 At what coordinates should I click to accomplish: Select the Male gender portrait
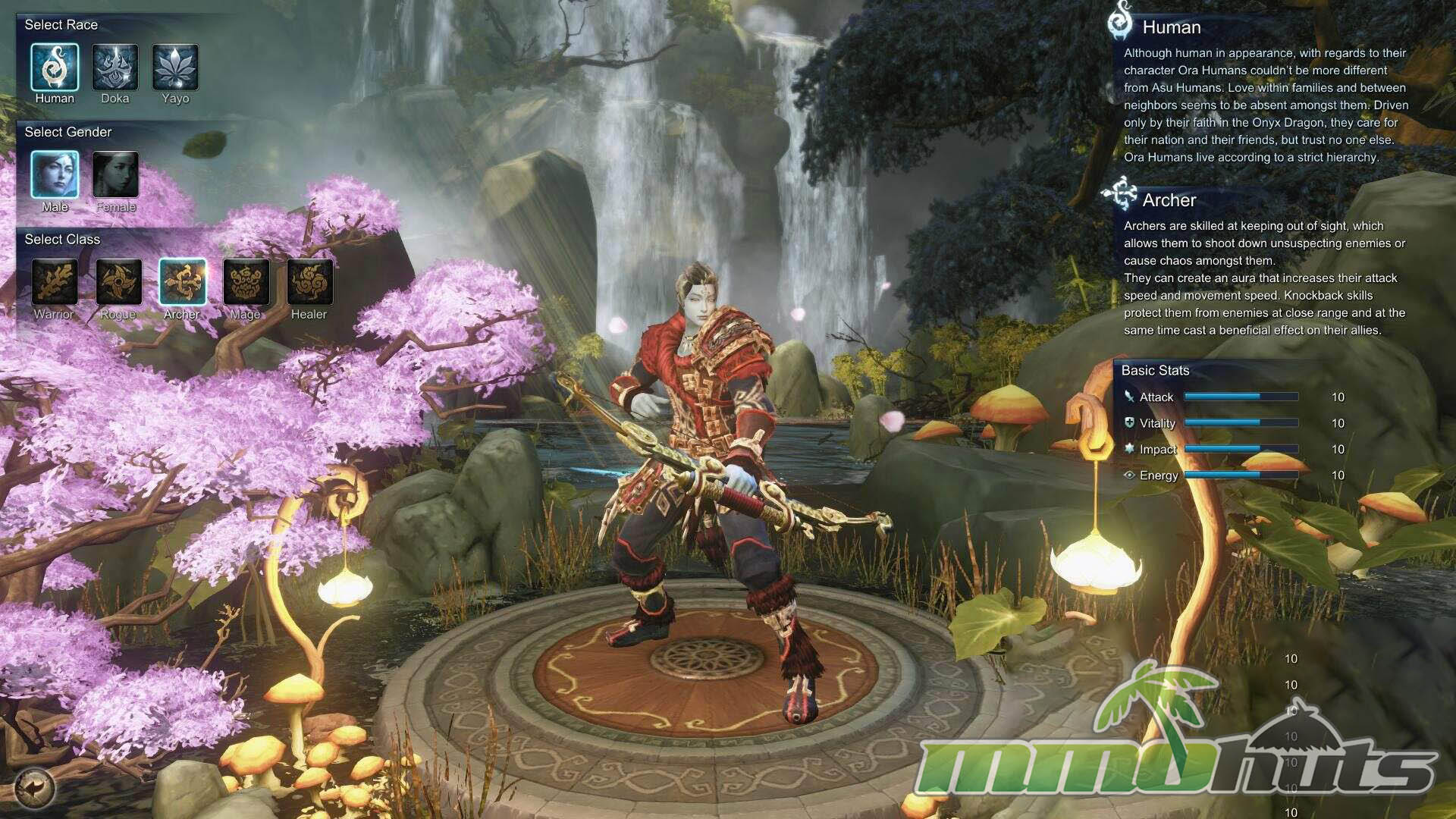coord(55,174)
